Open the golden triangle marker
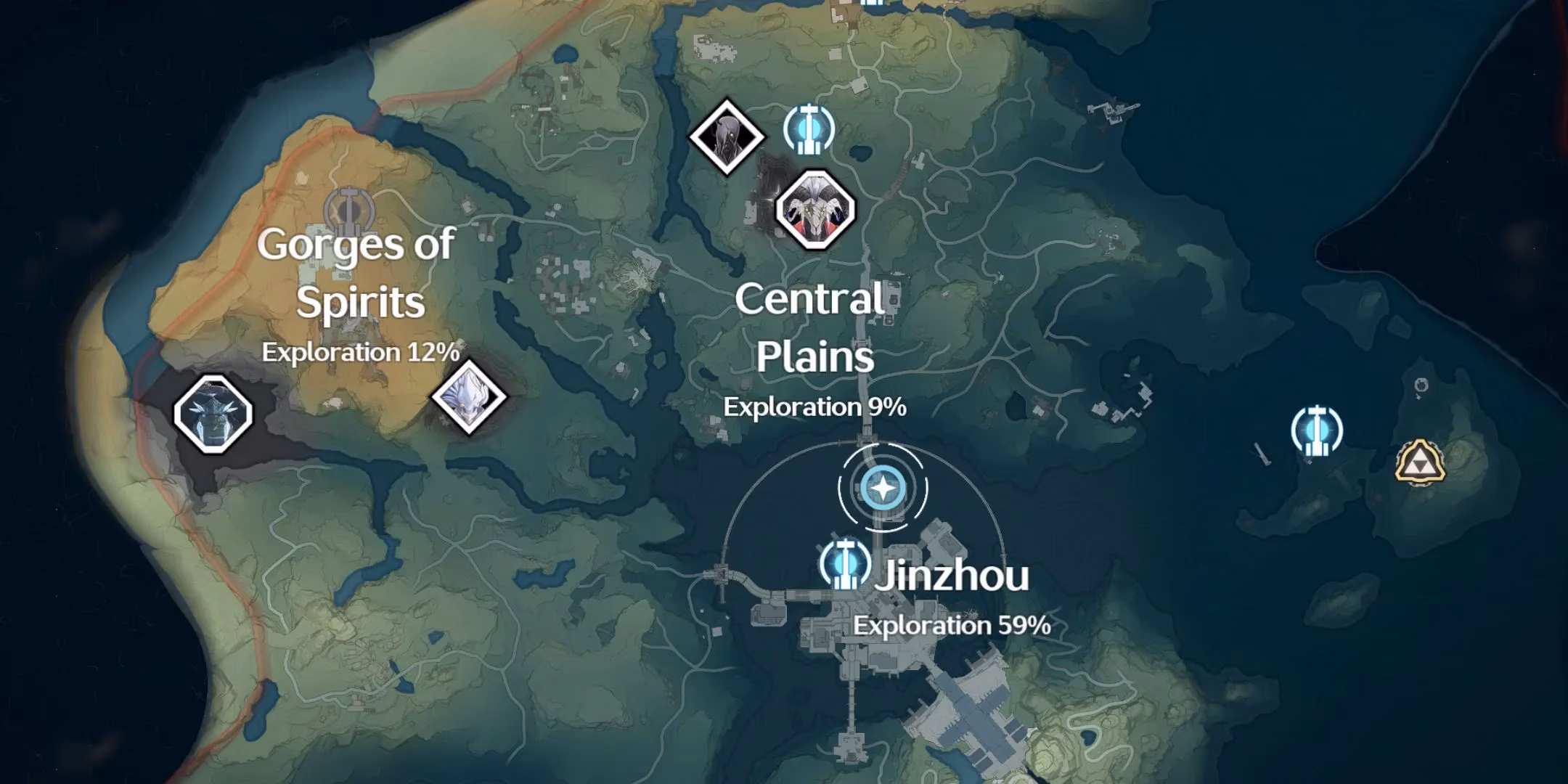The image size is (1568, 784). 1420,462
